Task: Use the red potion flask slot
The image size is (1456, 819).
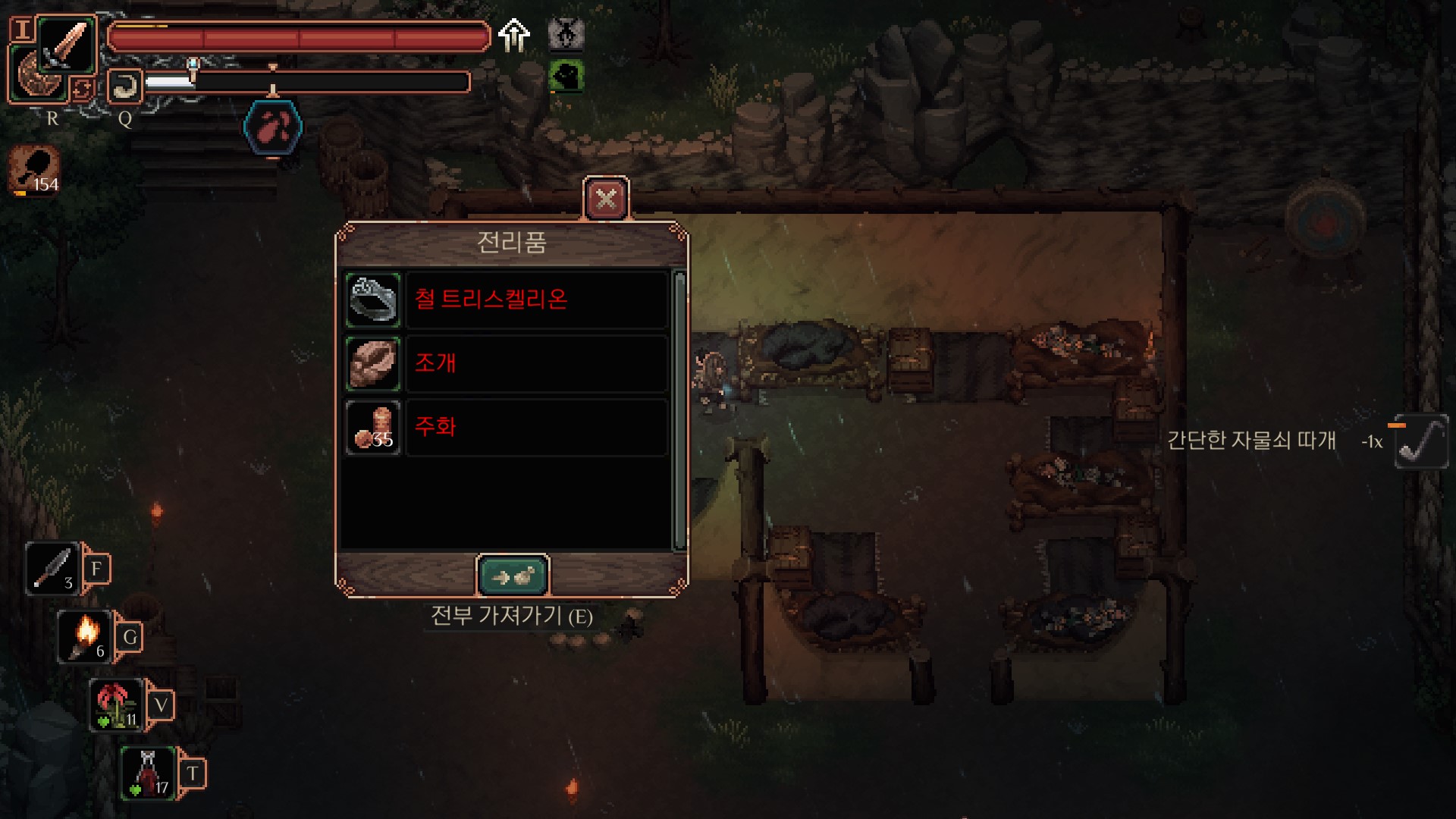Action: (149, 773)
